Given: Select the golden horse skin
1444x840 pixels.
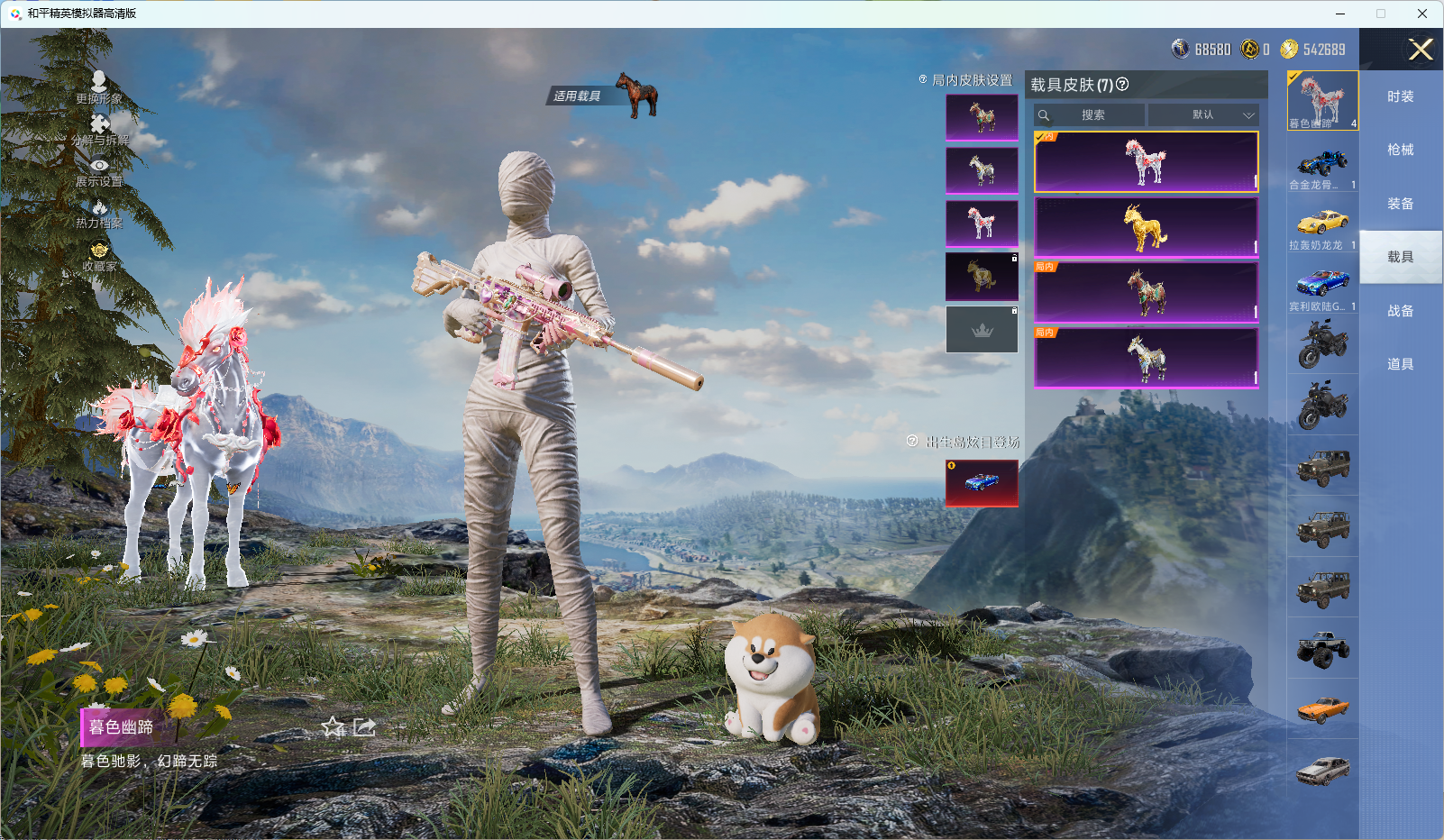Looking at the screenshot, I should click(1146, 228).
